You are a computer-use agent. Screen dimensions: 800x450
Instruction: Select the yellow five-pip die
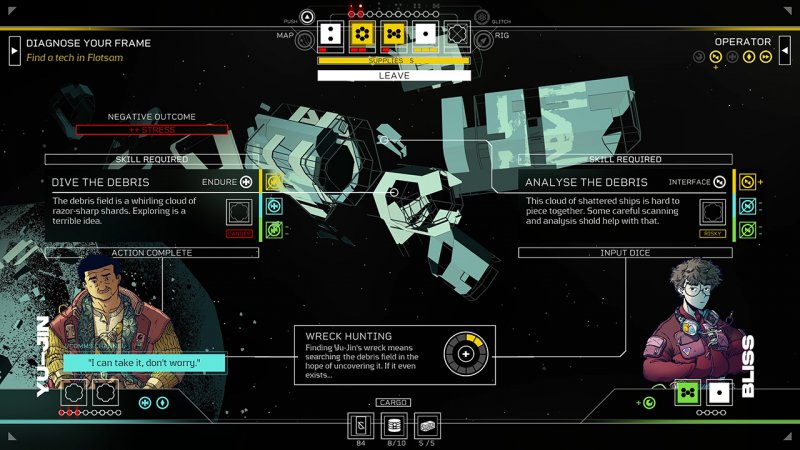[x=393, y=34]
